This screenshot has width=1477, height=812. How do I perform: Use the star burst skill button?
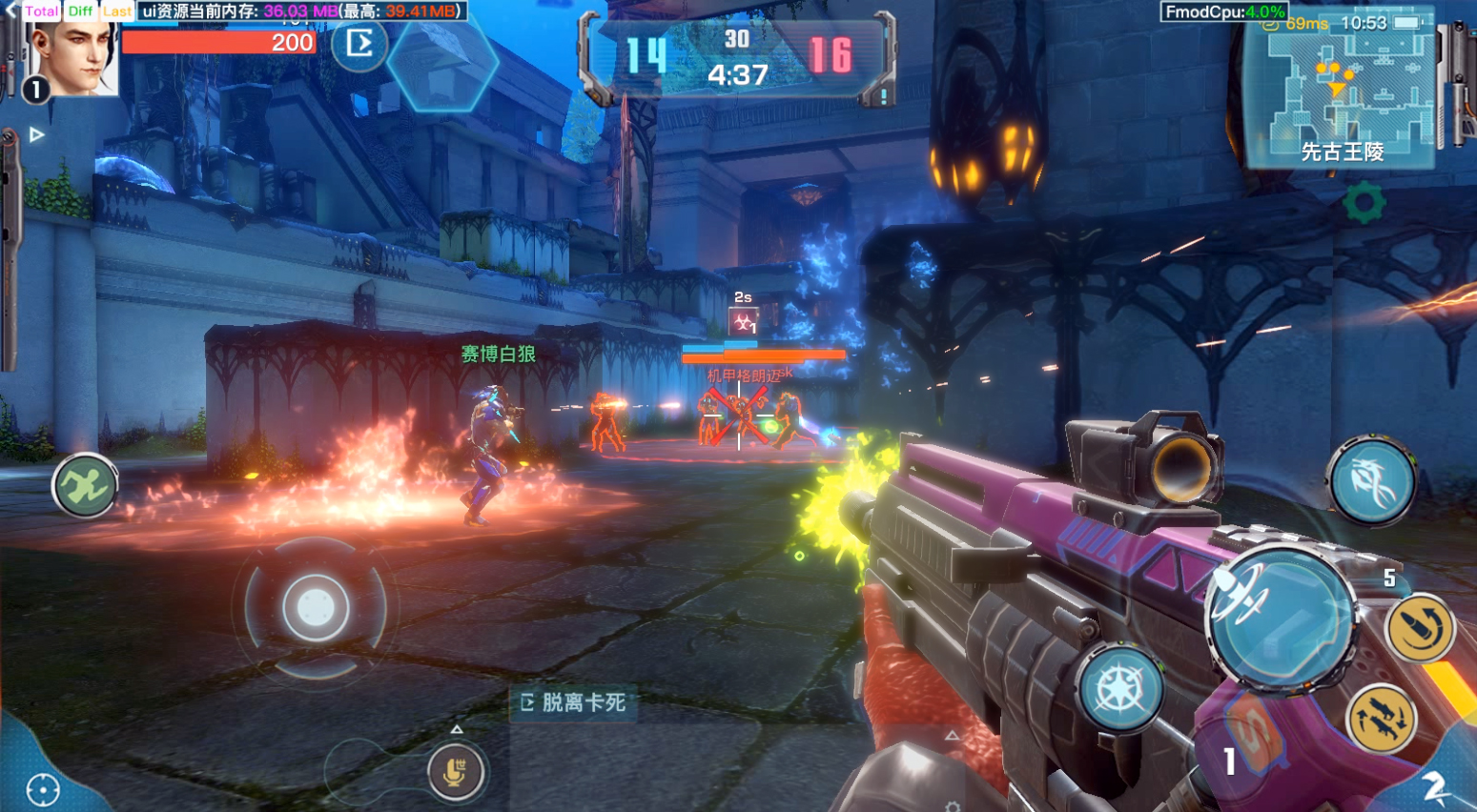point(1121,690)
